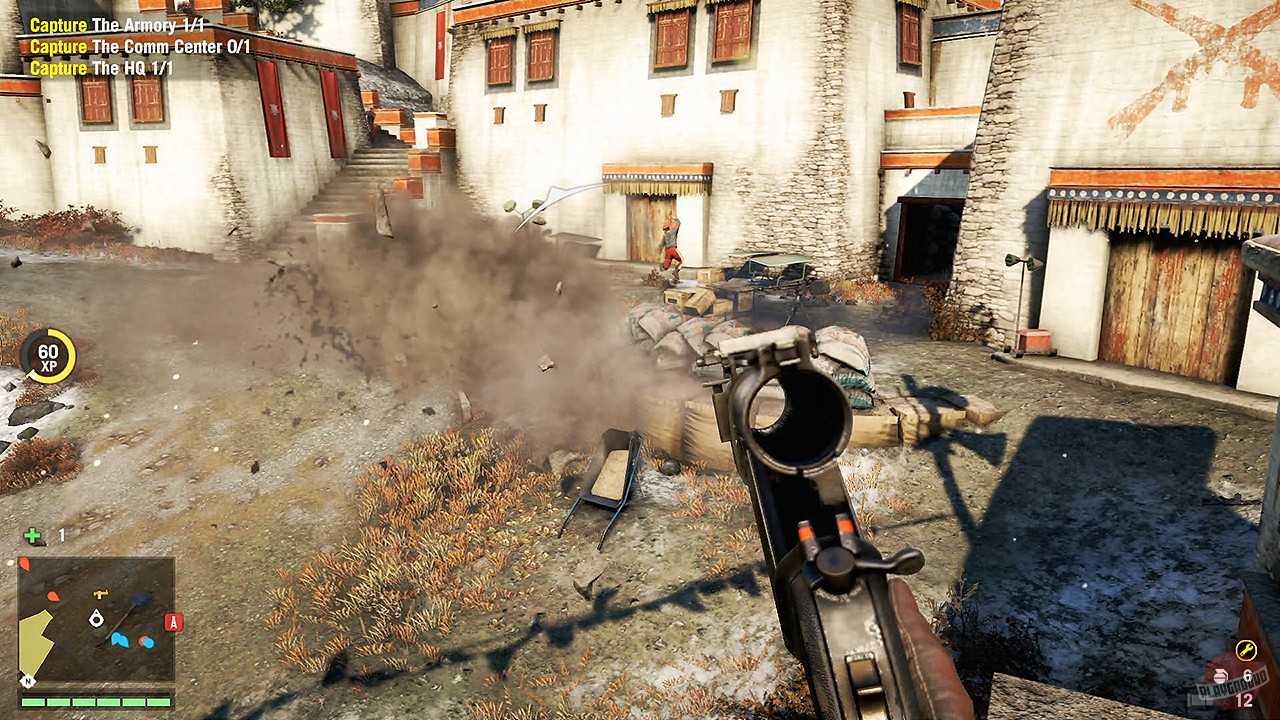Click the yellow gun pickup icon on minimap
The width and height of the screenshot is (1280, 720).
click(100, 594)
